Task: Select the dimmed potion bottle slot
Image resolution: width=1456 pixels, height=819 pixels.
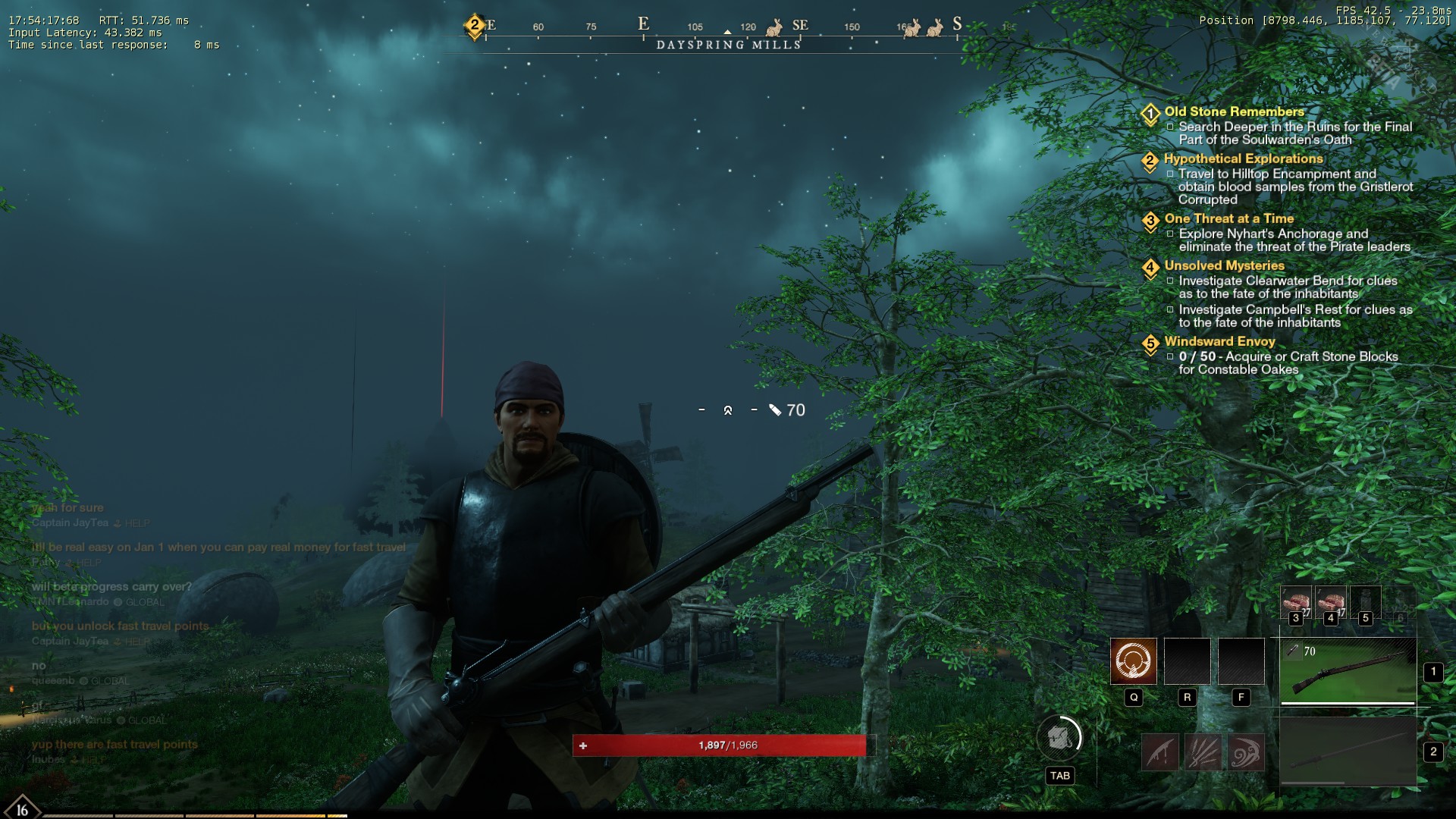Action: point(1365,602)
